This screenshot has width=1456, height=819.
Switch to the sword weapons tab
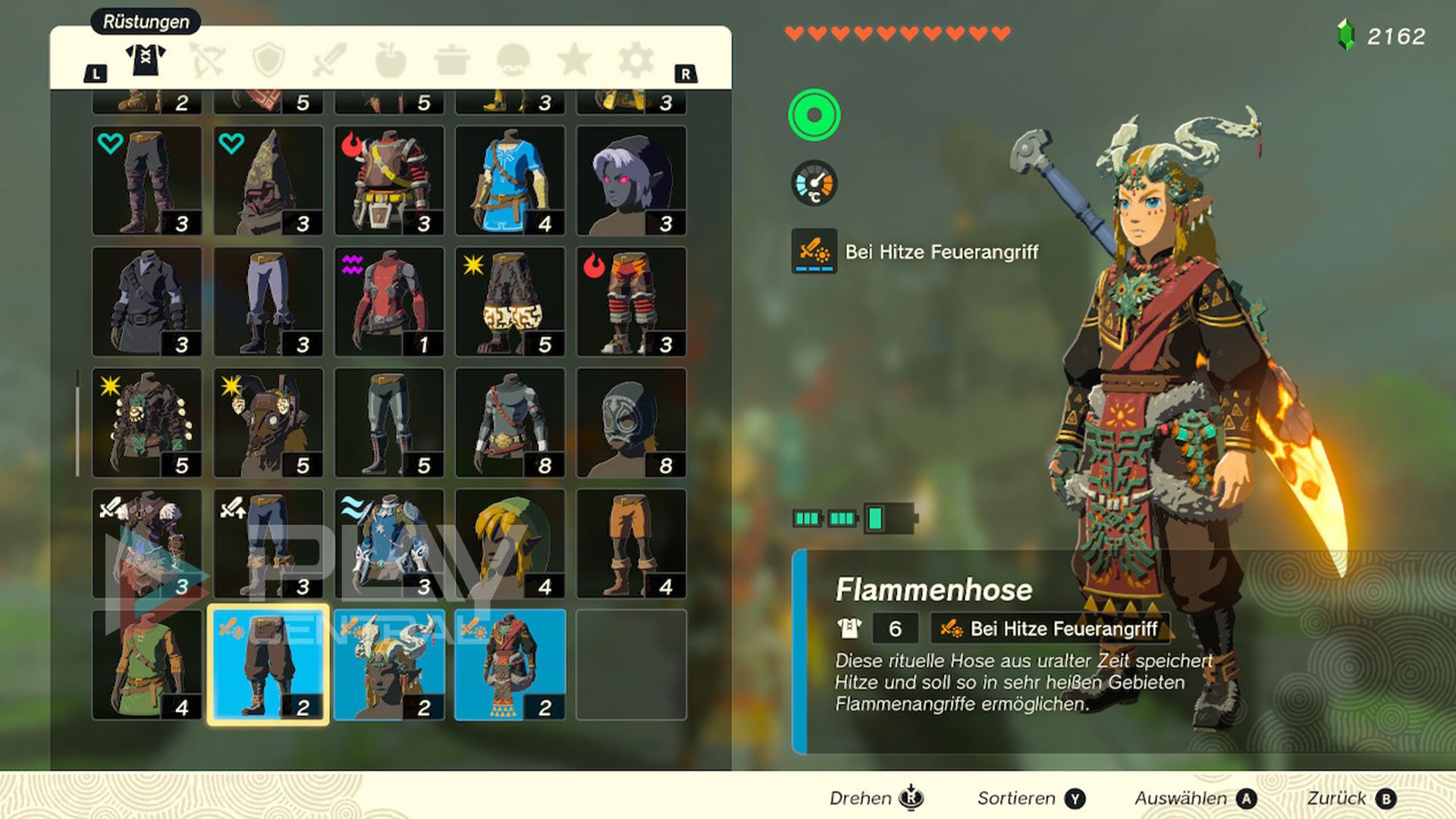329,61
